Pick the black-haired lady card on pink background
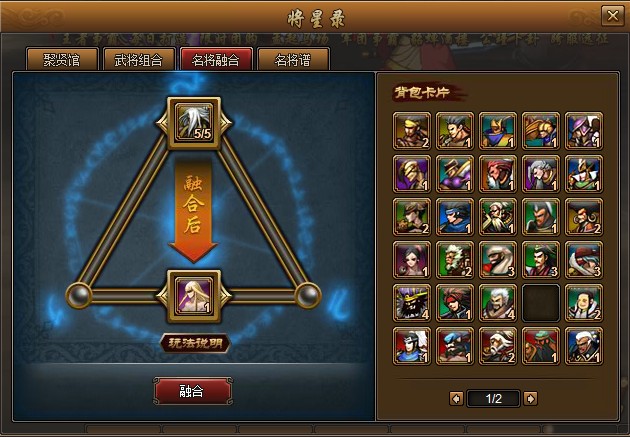The image size is (630, 437). [411, 258]
